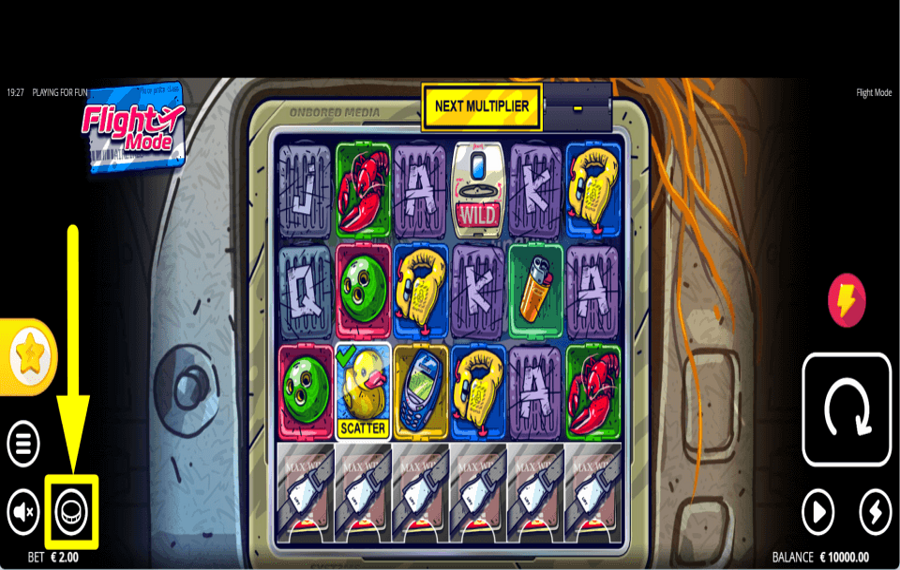Activate the pink lightning bolt boost button

(847, 299)
